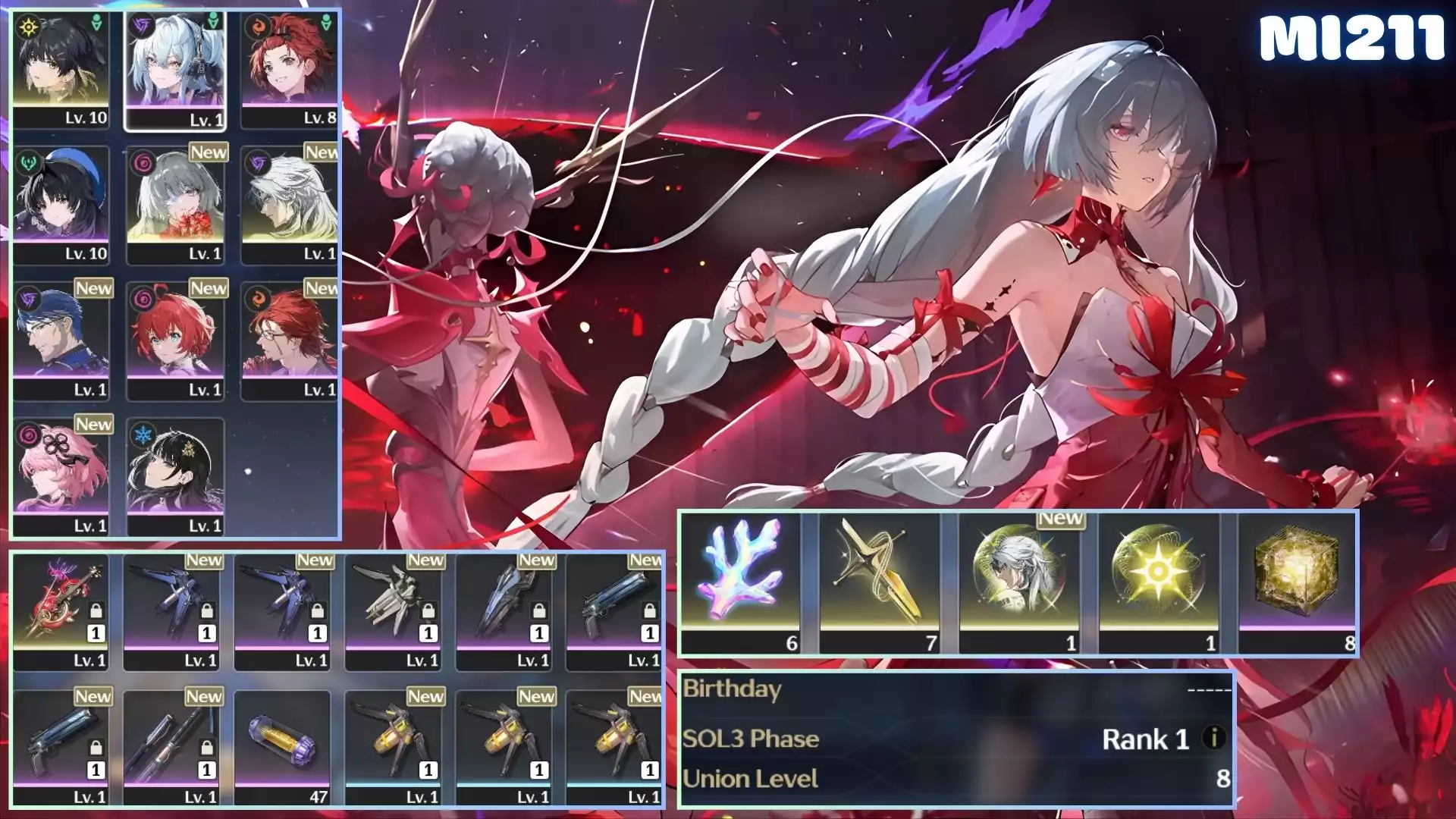Pick the character wearing a blue beret
This screenshot has height=819, width=1456.
coord(61,203)
